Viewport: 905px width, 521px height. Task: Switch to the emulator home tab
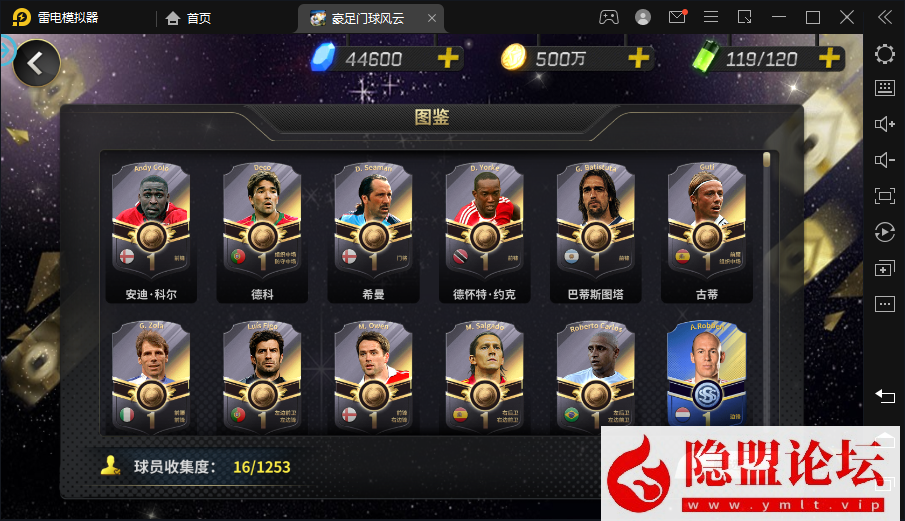click(x=189, y=17)
